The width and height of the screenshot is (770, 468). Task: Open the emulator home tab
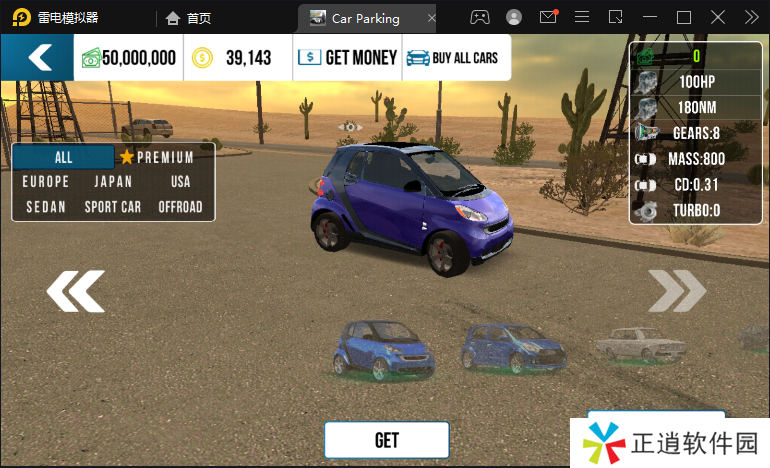[189, 18]
